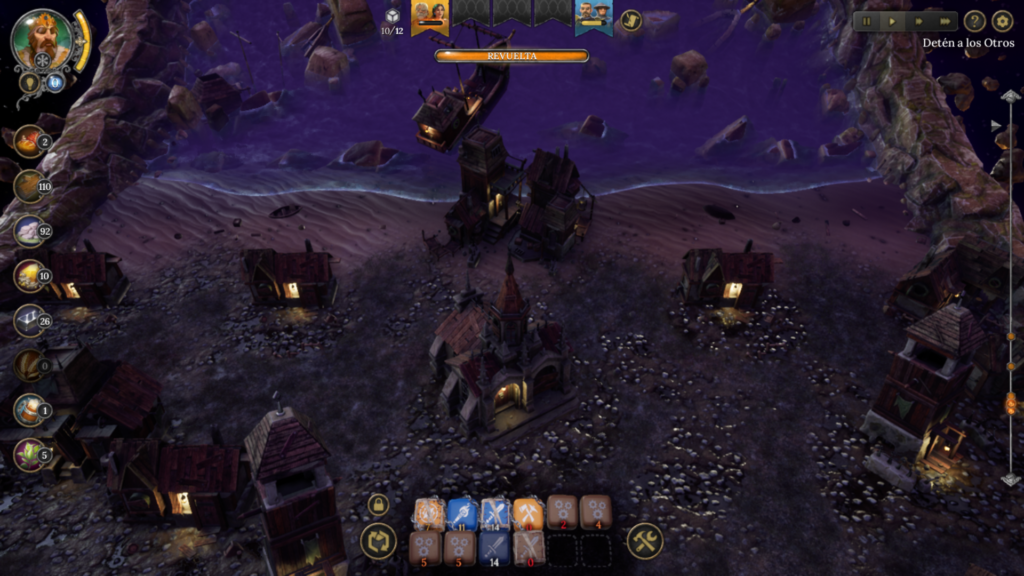Select the blue banner faction portraits
The width and height of the screenshot is (1024, 576).
594,15
